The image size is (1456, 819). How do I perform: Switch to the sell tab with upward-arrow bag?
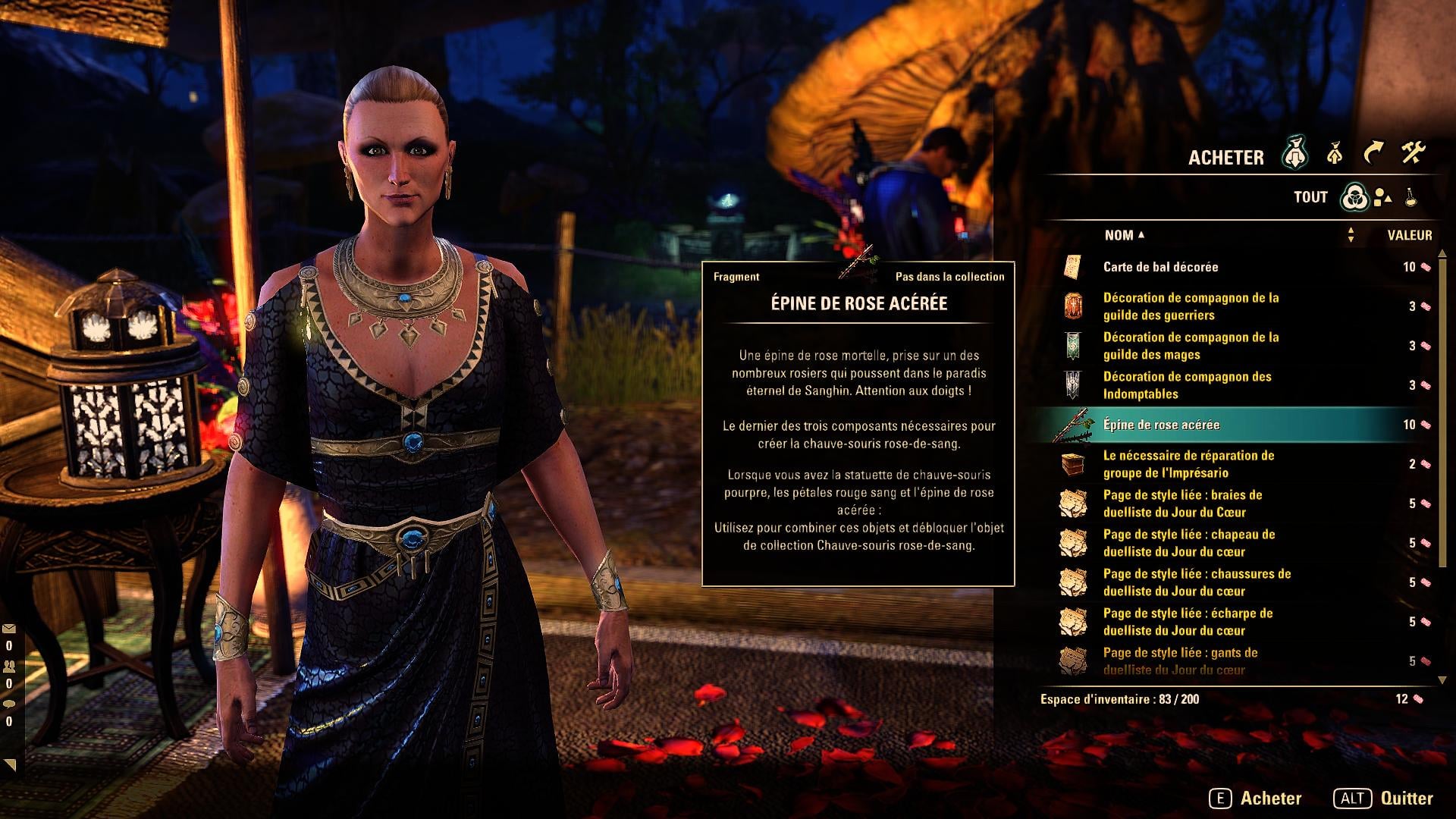click(1335, 155)
